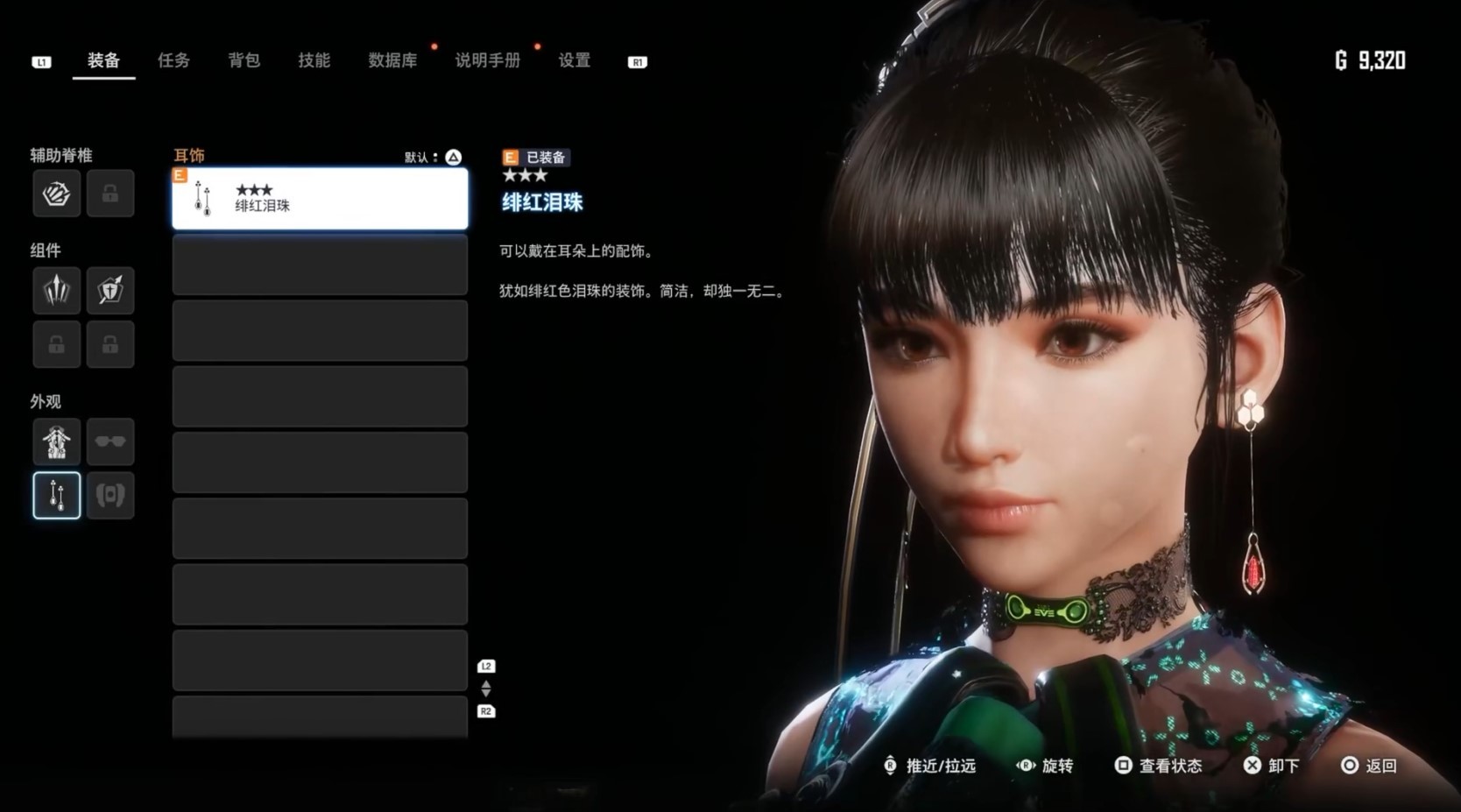Toggle off the equipped 绯红泪珠 earring
Screen dimensions: 1461x812
pos(320,199)
